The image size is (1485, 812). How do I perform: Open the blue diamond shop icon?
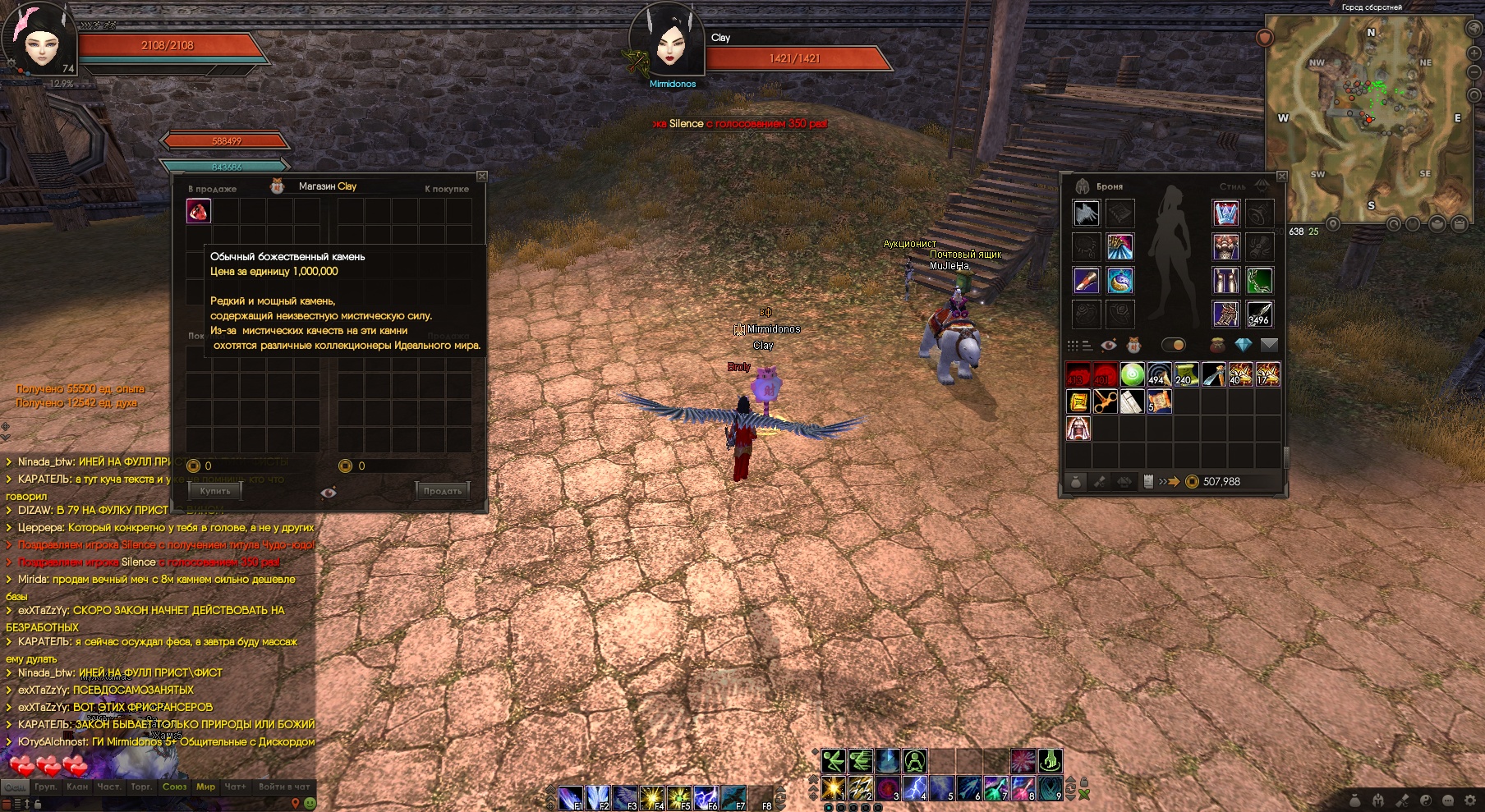[1243, 345]
